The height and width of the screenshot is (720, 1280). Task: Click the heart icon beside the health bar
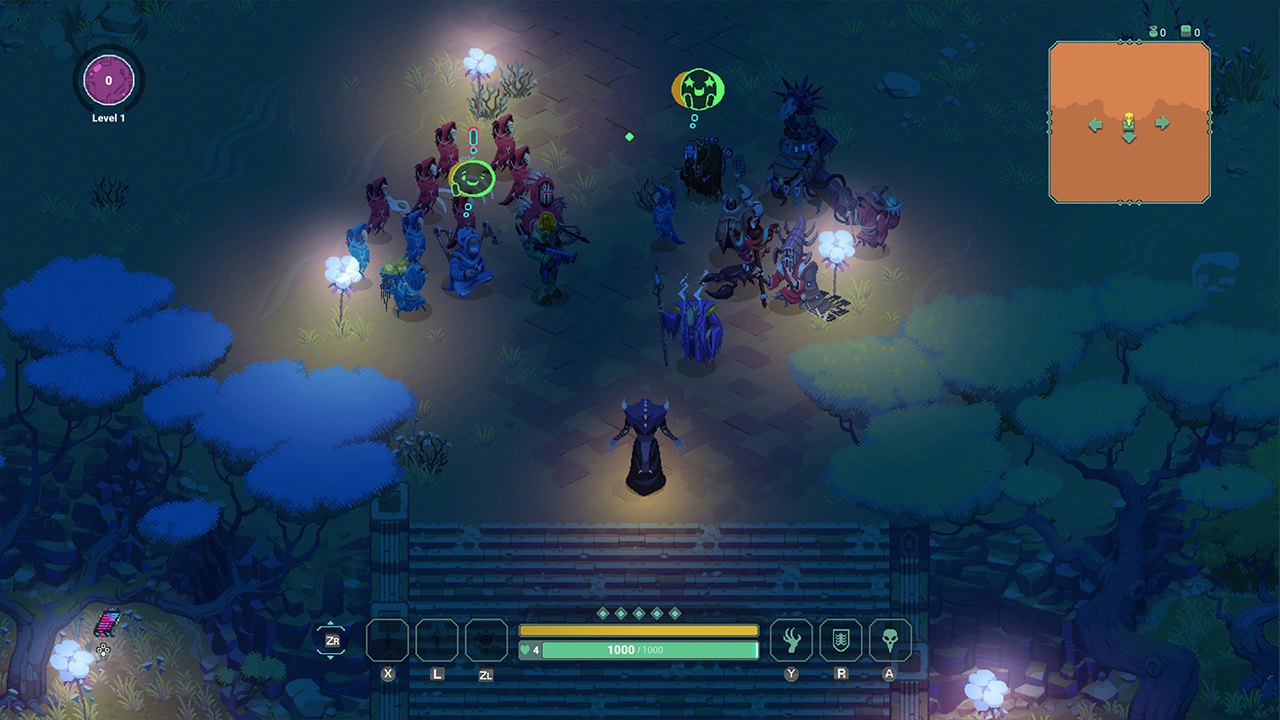pos(524,649)
